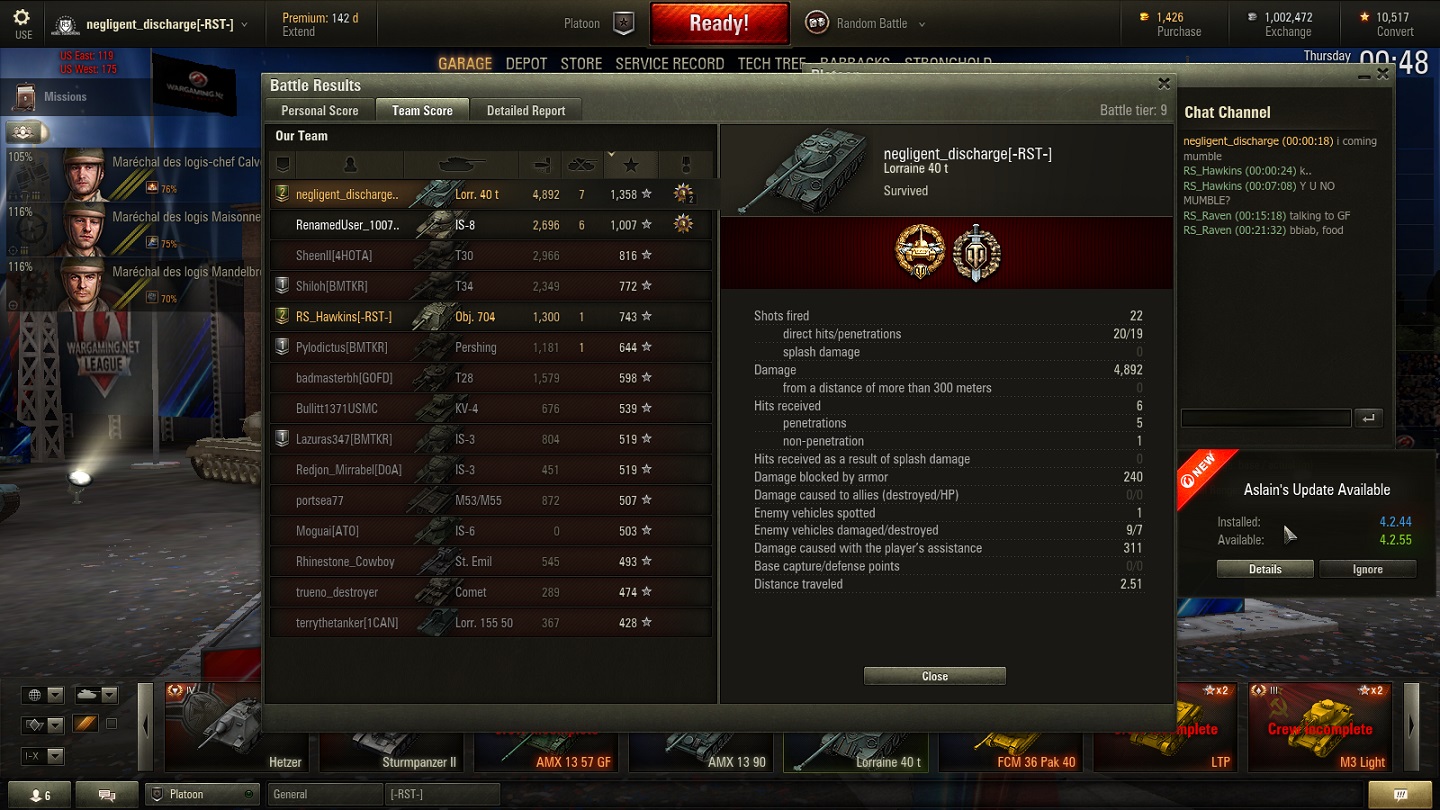View Details of Aslain's update
The height and width of the screenshot is (810, 1440).
1265,569
